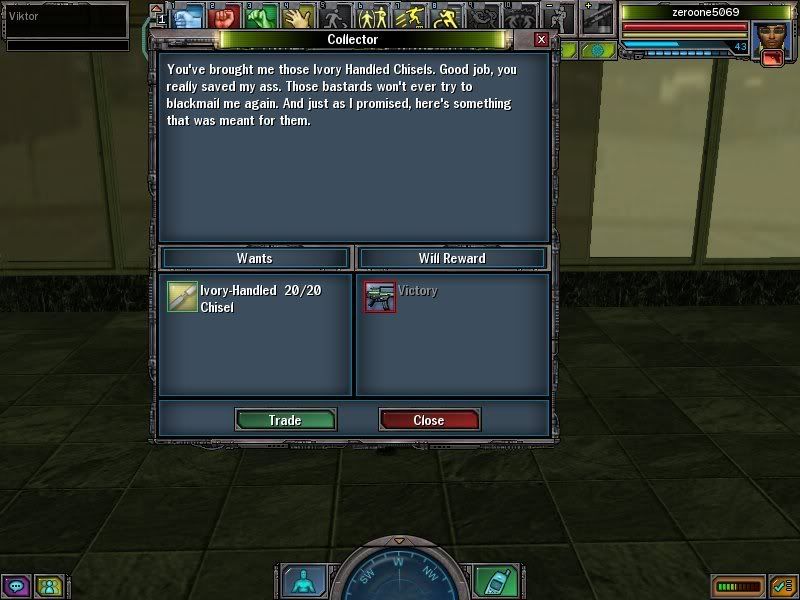Viewport: 800px width, 600px height.
Task: Close the Collector window with the X
Action: (x=541, y=39)
